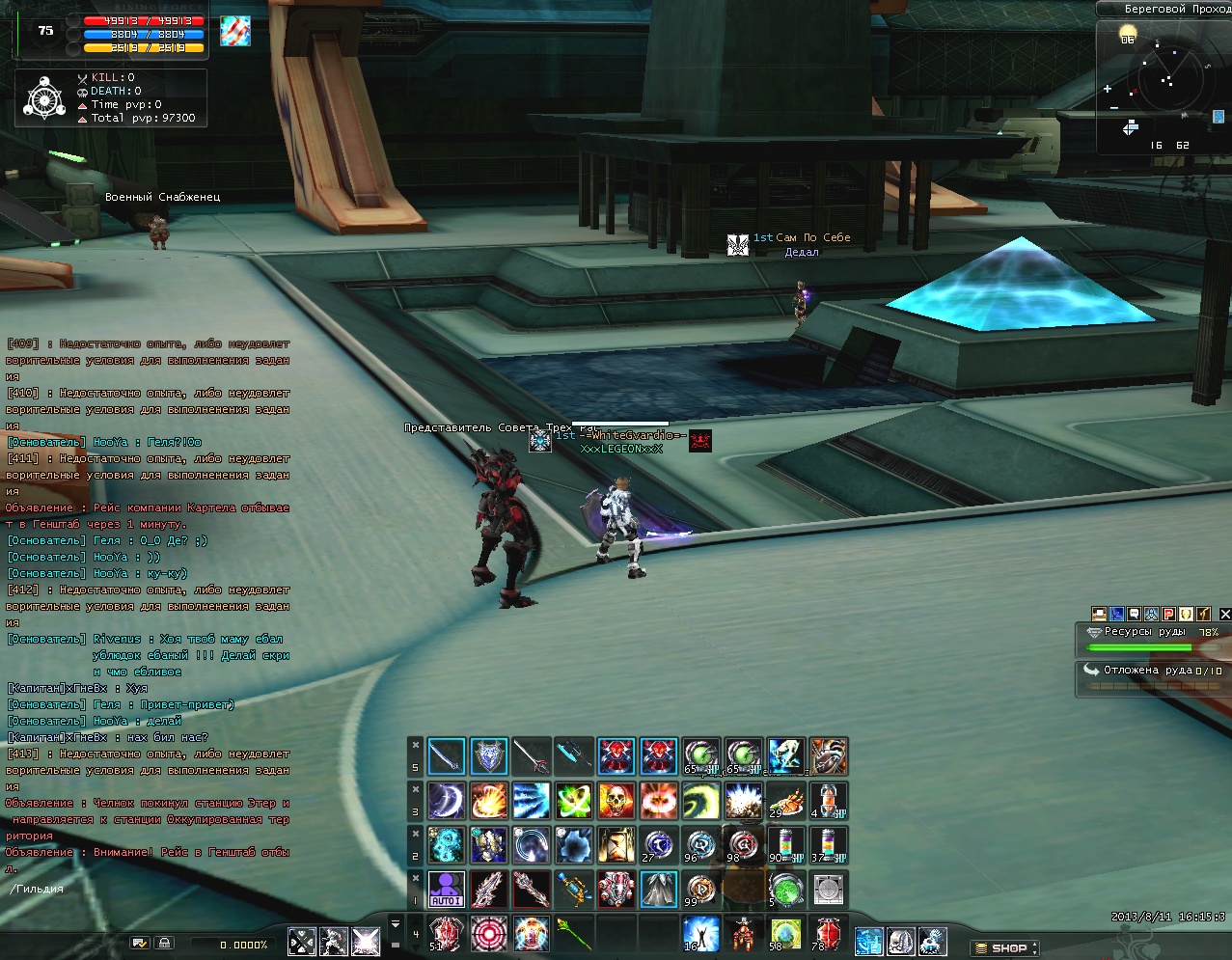The width and height of the screenshot is (1232, 960).
Task: Activate the red bullseye target skill
Action: (489, 933)
